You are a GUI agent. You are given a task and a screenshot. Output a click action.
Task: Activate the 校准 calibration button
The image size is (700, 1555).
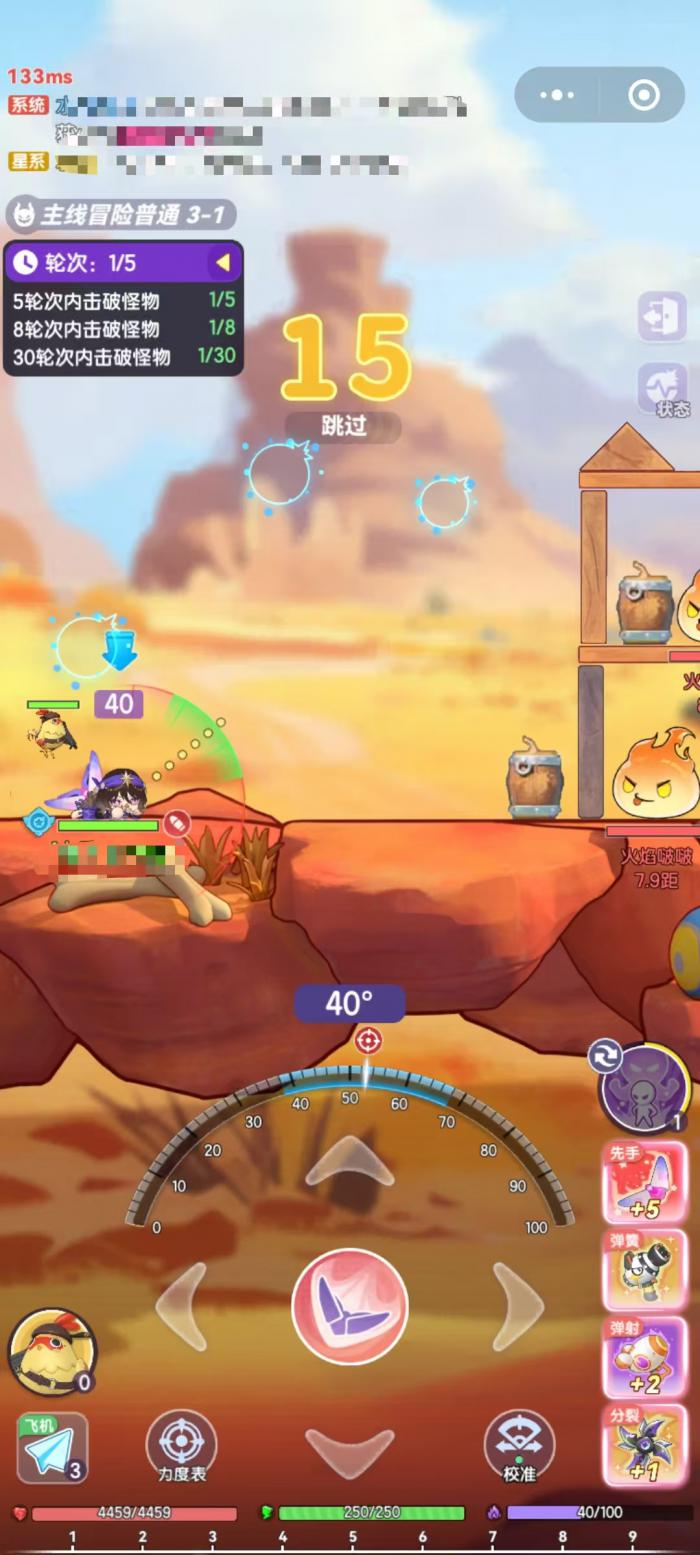519,1448
